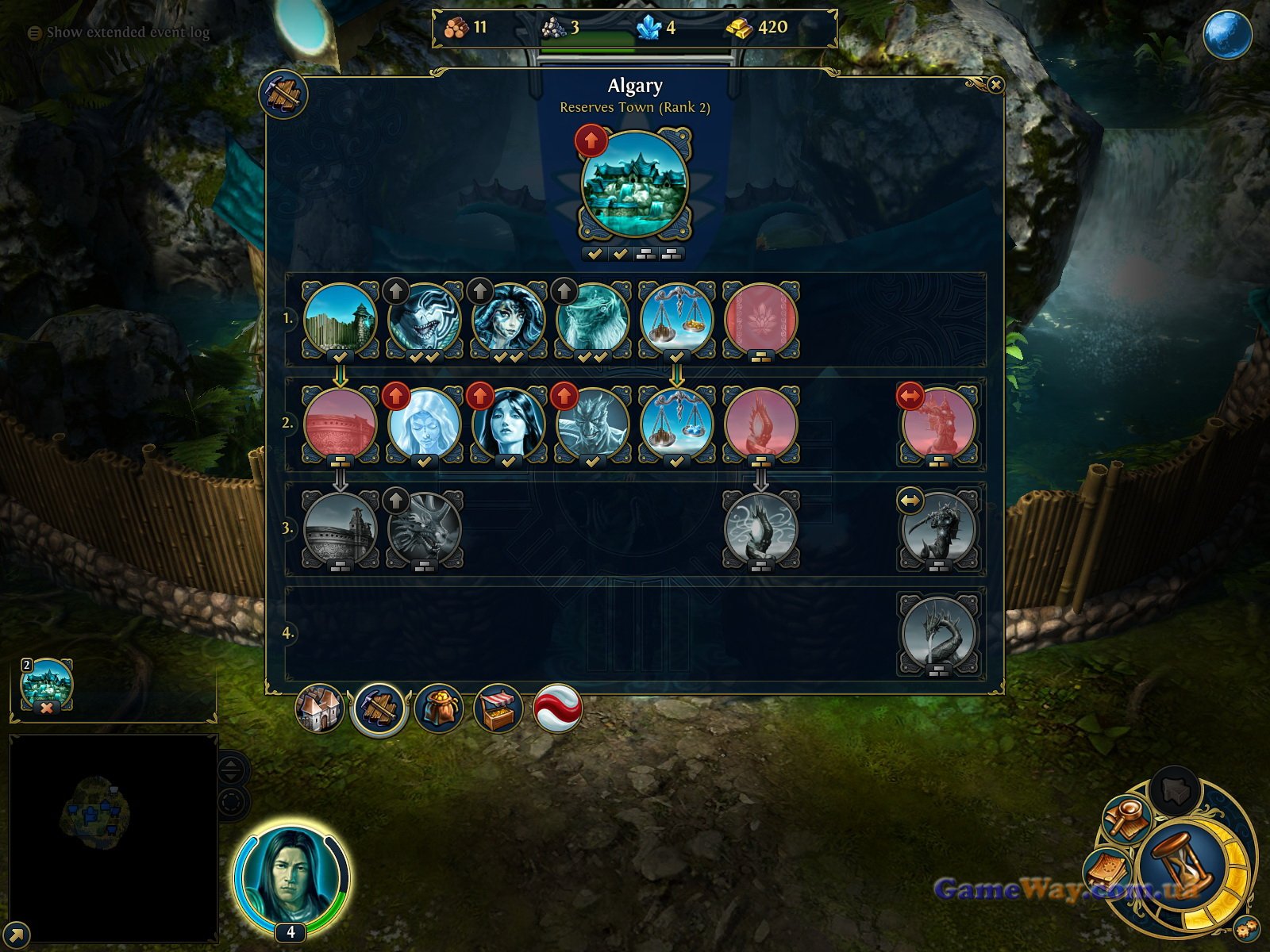Select the blue-haired priestess dwelling
Image resolution: width=1270 pixels, height=952 pixels.
coord(508,423)
